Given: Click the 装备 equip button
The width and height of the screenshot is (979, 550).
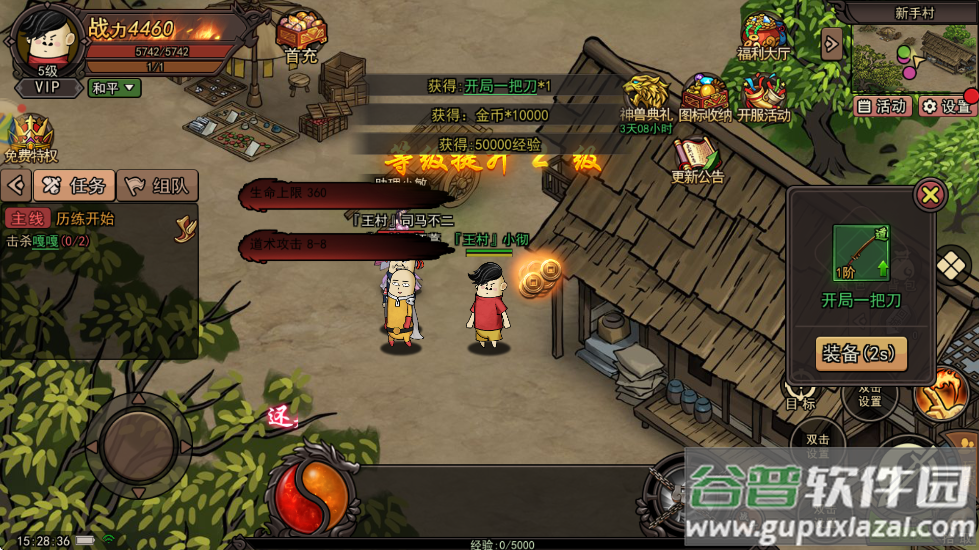Looking at the screenshot, I should (861, 354).
